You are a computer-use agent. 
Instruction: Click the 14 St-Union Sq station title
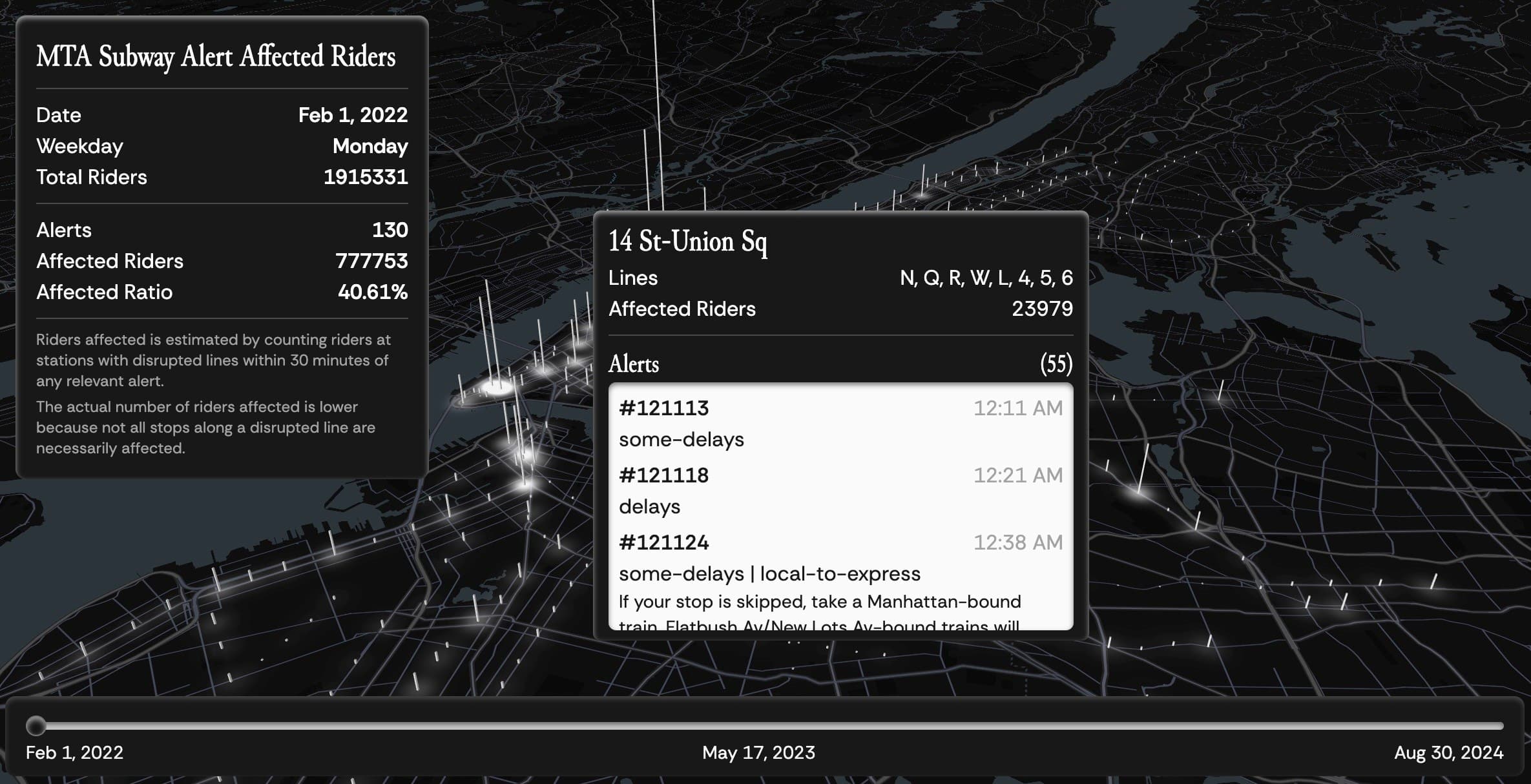point(689,243)
